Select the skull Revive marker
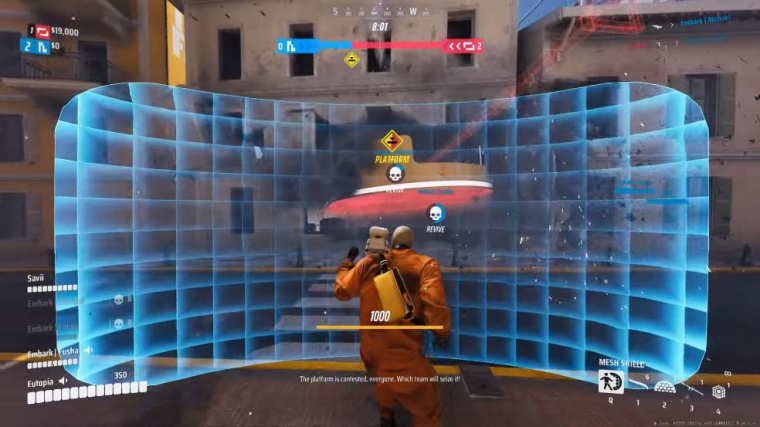This screenshot has width=760, height=427. (x=435, y=213)
